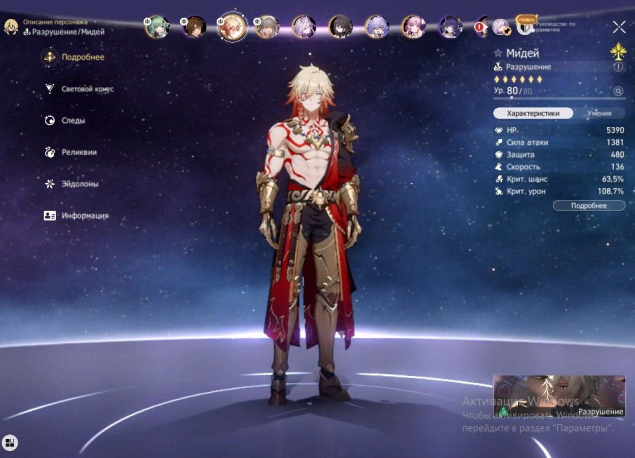Click the magnifier icon next to the level
Viewport: 635px width, 458px height.
pos(618,90)
